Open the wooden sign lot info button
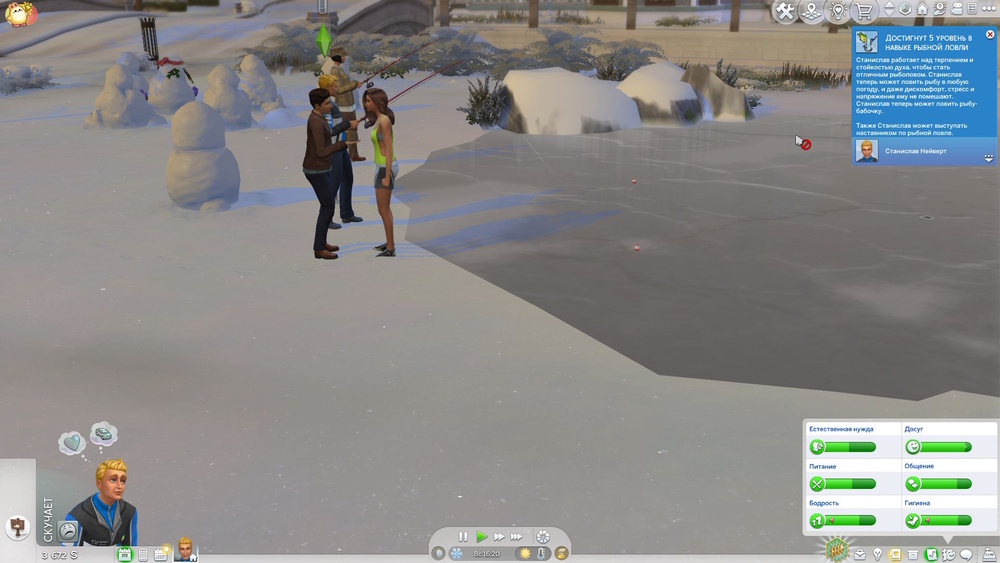Image resolution: width=1000 pixels, height=563 pixels. pyautogui.click(x=17, y=526)
